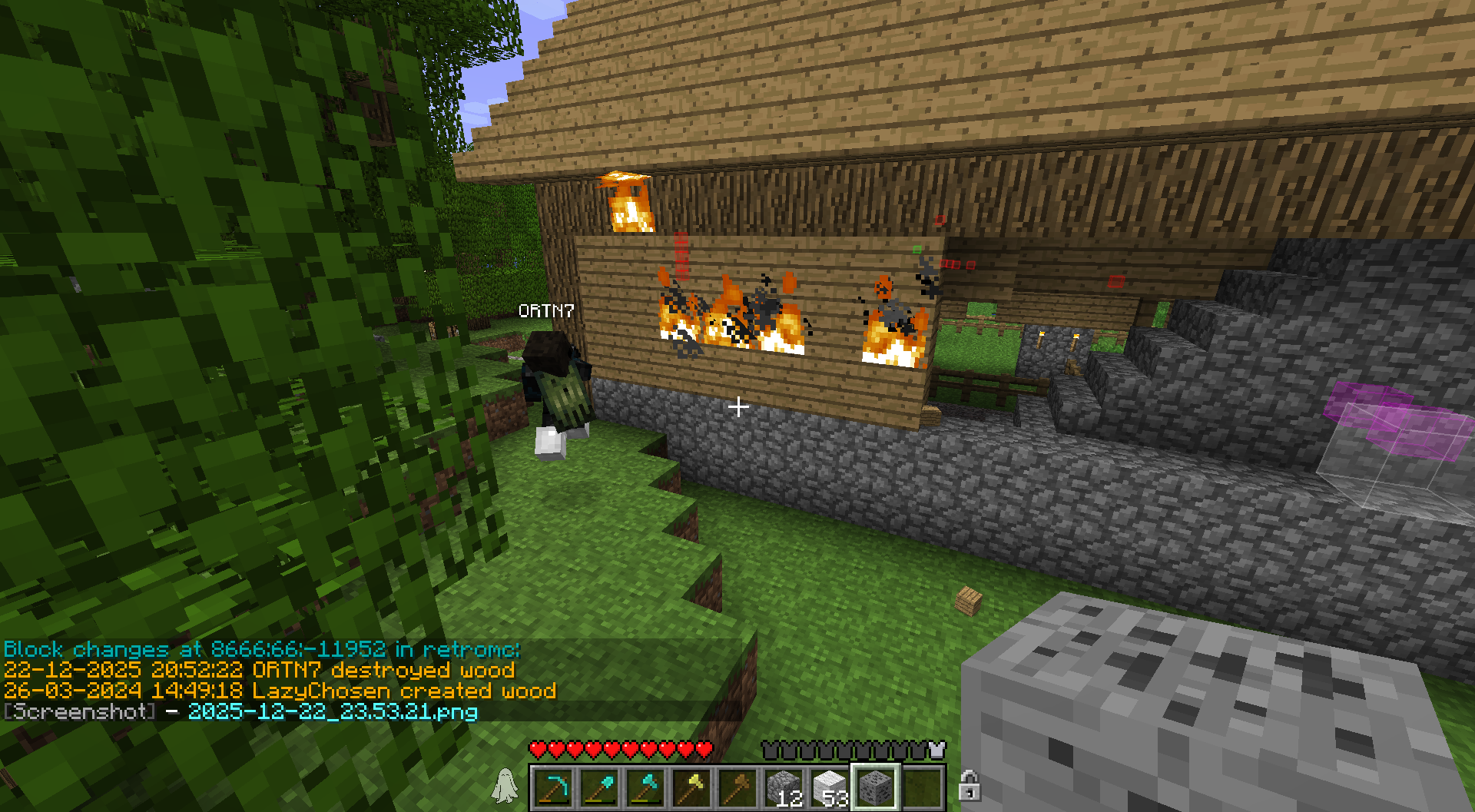The width and height of the screenshot is (1475, 812).
Task: Toggle the padlock icon beside the hotbar
Action: click(x=970, y=786)
